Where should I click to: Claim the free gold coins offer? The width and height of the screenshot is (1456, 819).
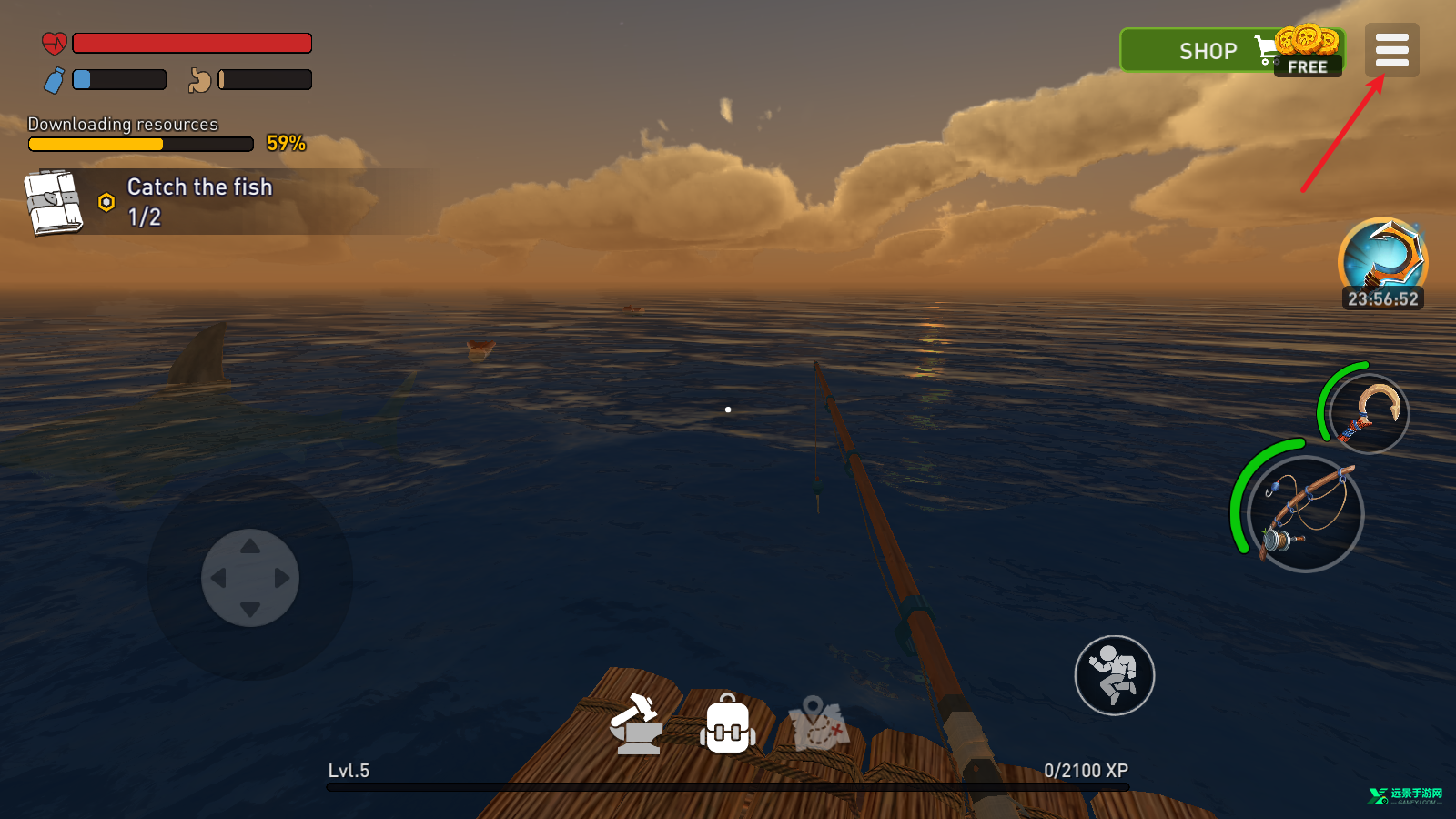[1309, 53]
